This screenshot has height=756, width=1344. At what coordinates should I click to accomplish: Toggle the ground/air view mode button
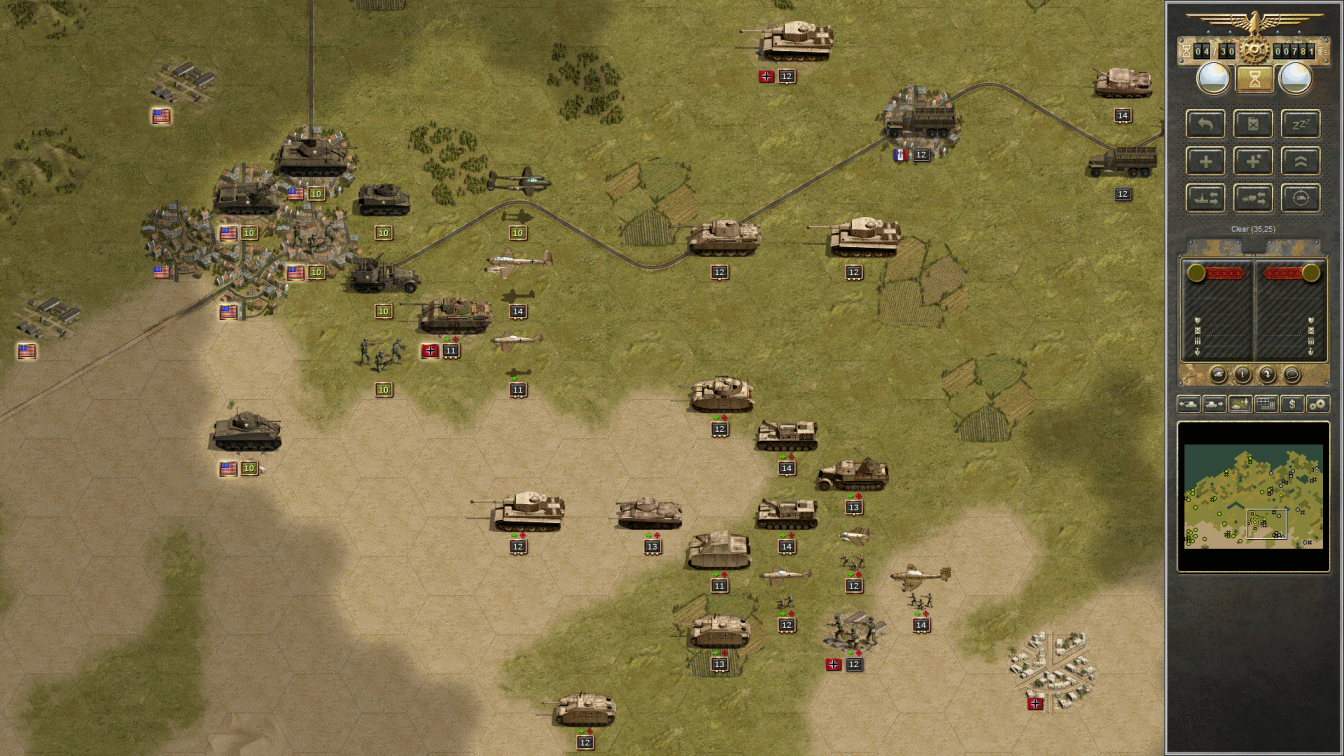[1240, 404]
